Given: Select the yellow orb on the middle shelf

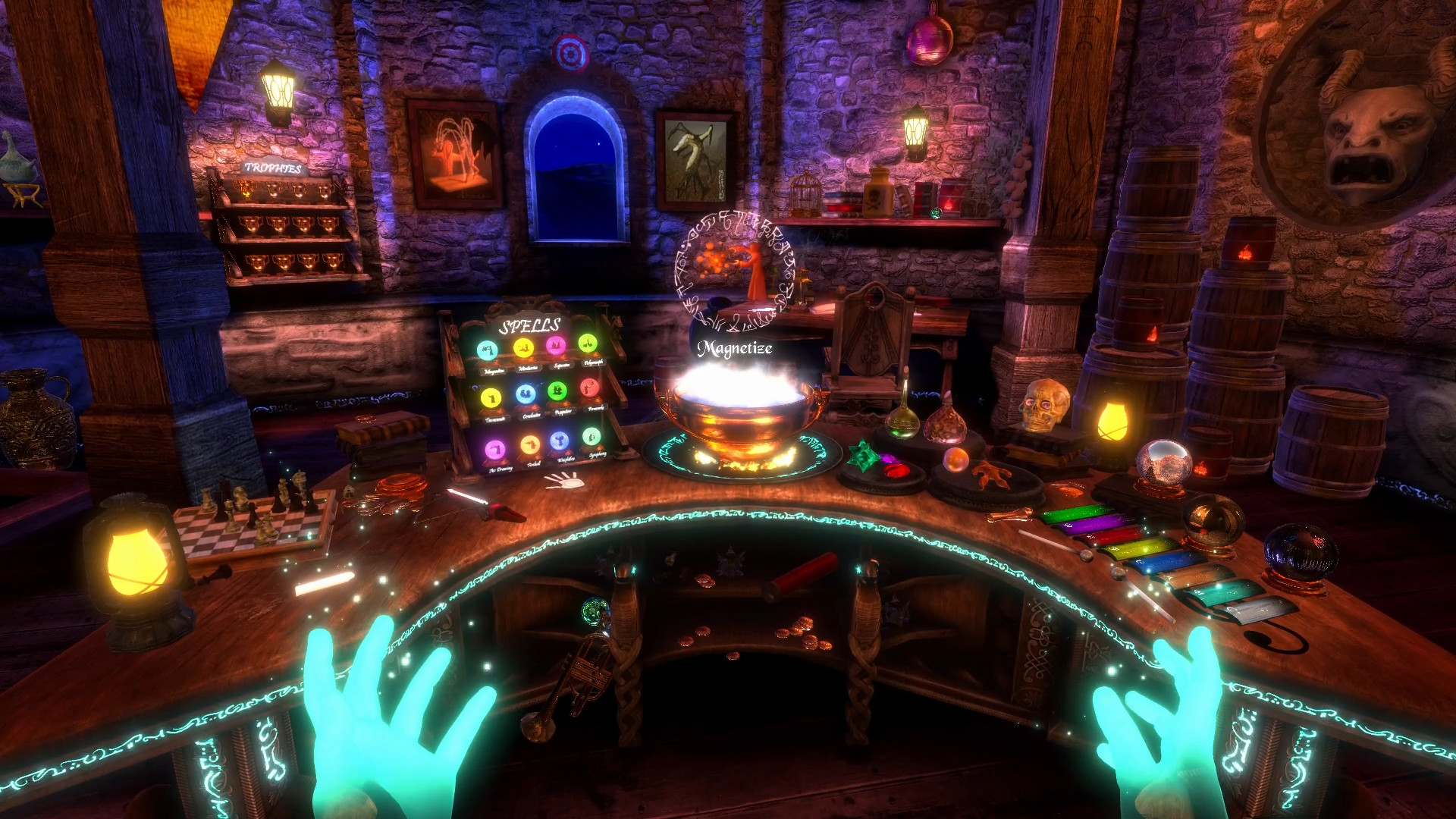Looking at the screenshot, I should 491,397.
